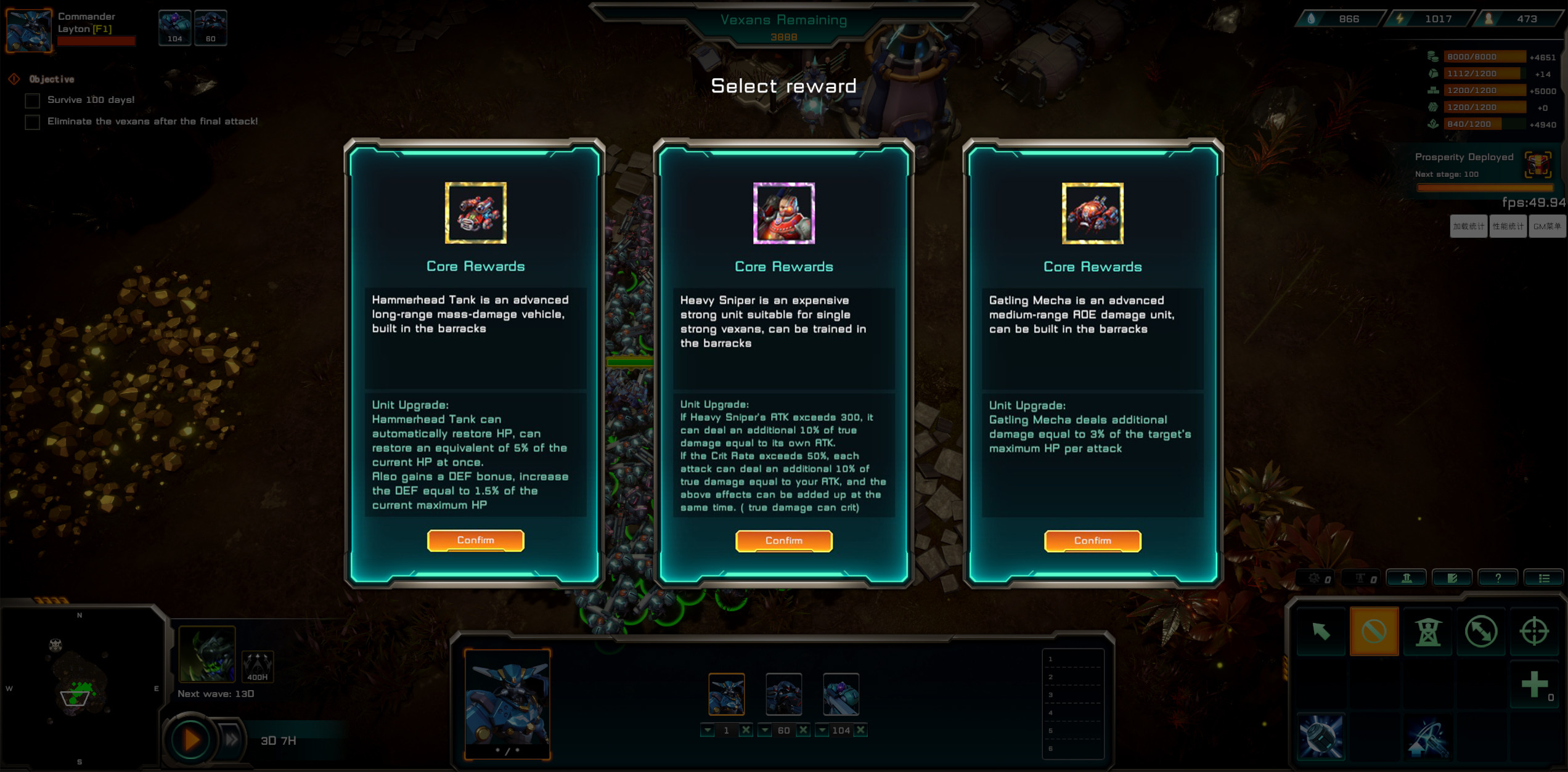Activate the weapon upgrade ability icon

coord(1429,737)
